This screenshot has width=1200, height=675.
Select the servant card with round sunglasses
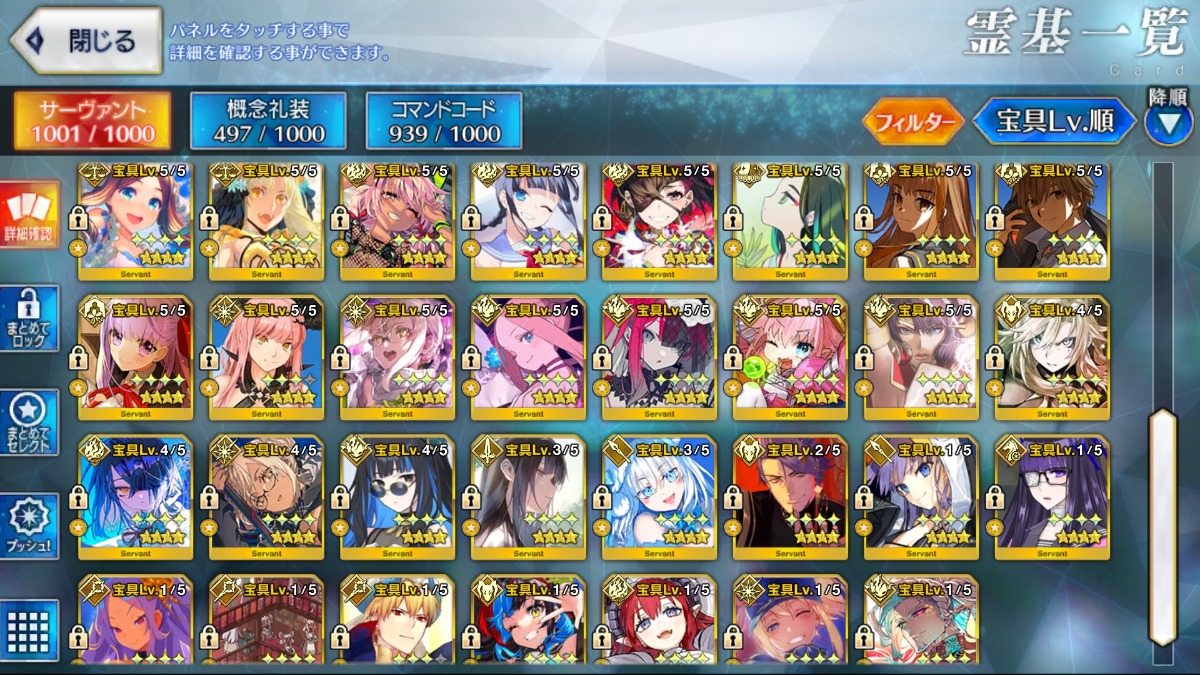pos(397,497)
